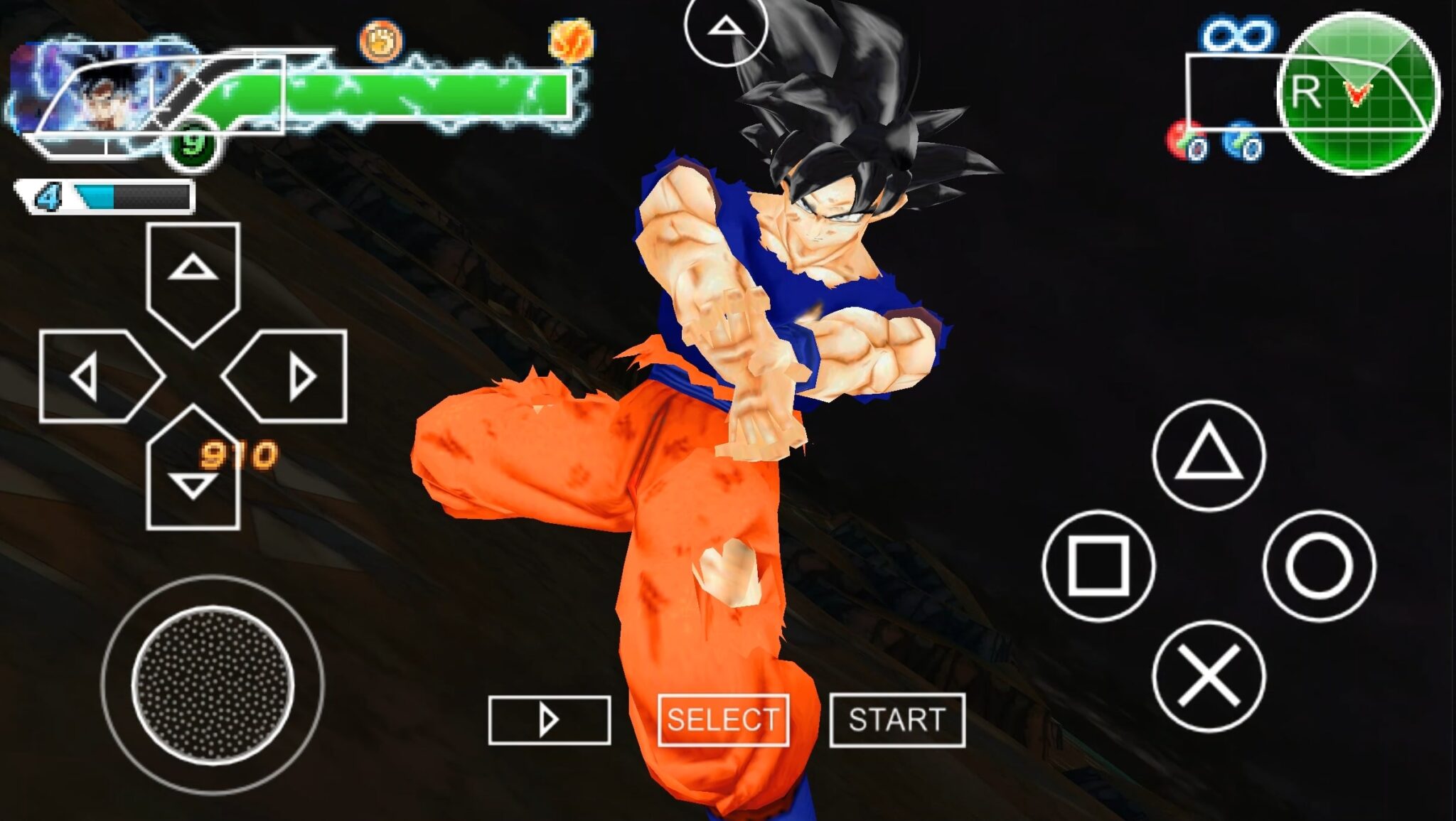
Task: Open the emulator menu arrow at top
Action: tap(725, 28)
